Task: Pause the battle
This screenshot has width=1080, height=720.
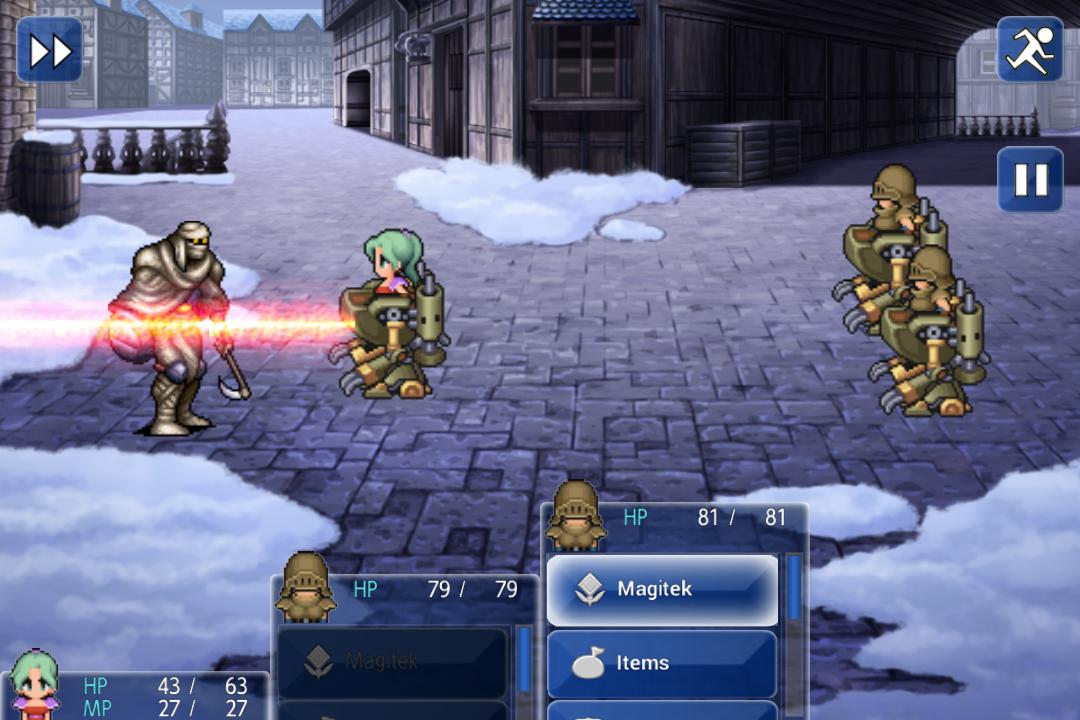Action: pos(1029,180)
